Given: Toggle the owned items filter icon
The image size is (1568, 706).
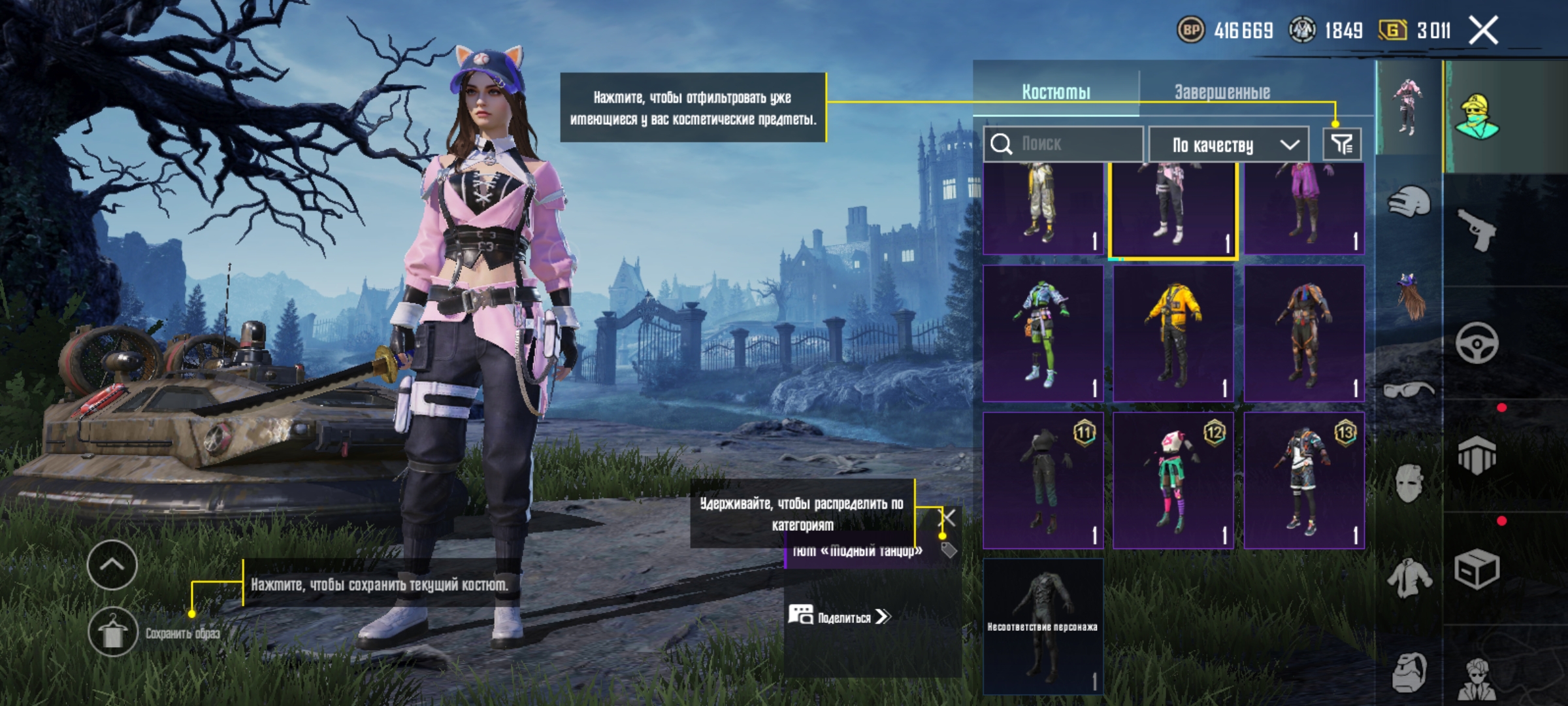Looking at the screenshot, I should click(1342, 144).
